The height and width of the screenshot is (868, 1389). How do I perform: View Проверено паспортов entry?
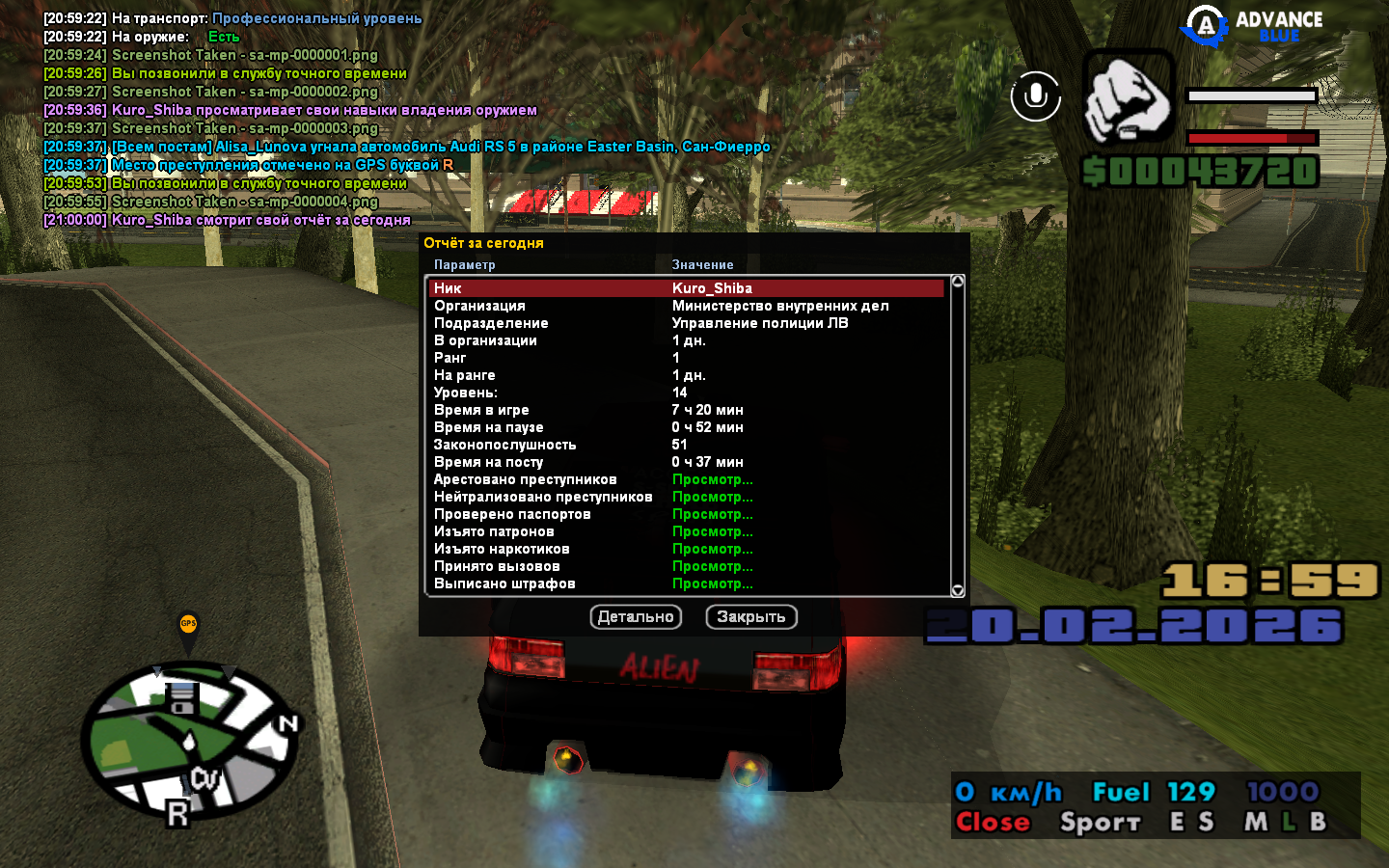(712, 514)
